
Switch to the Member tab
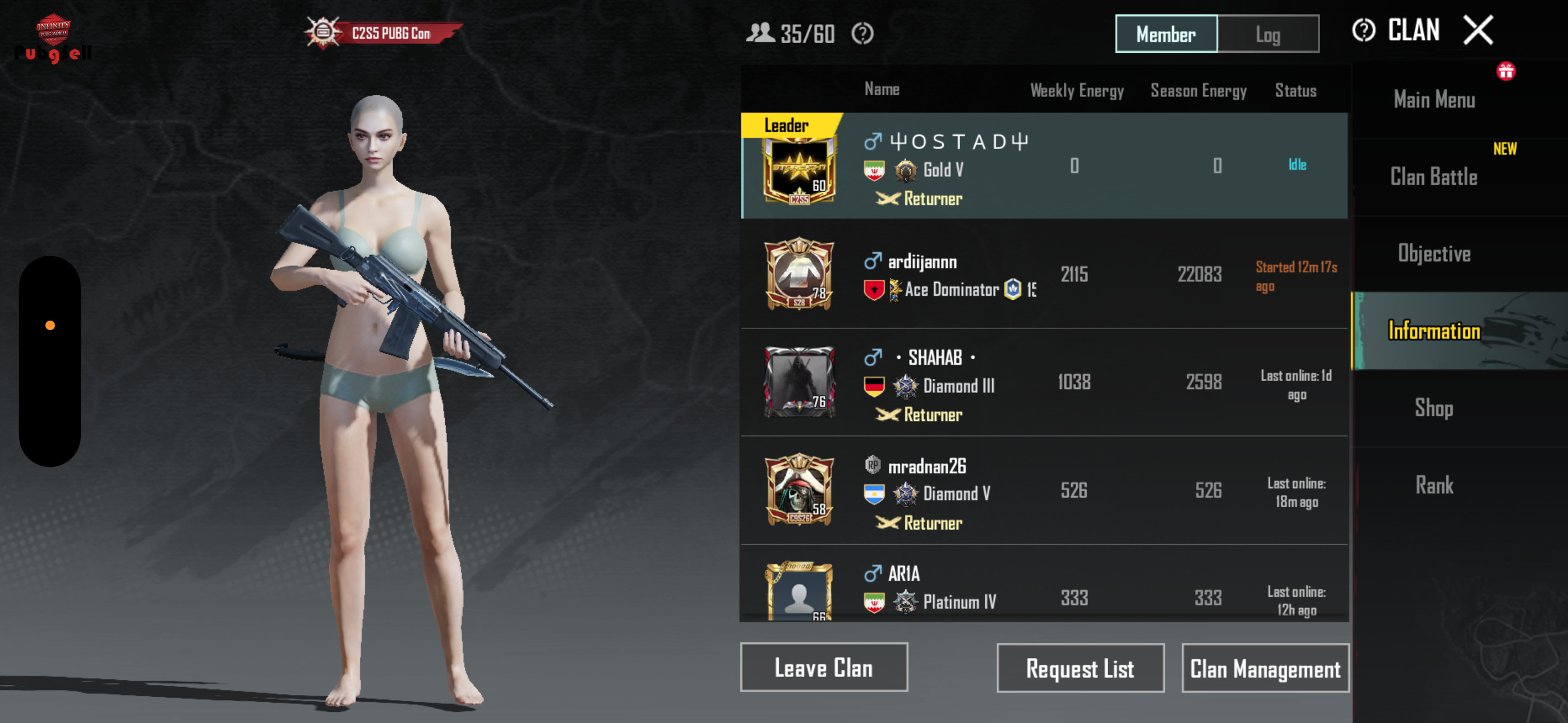click(1166, 34)
